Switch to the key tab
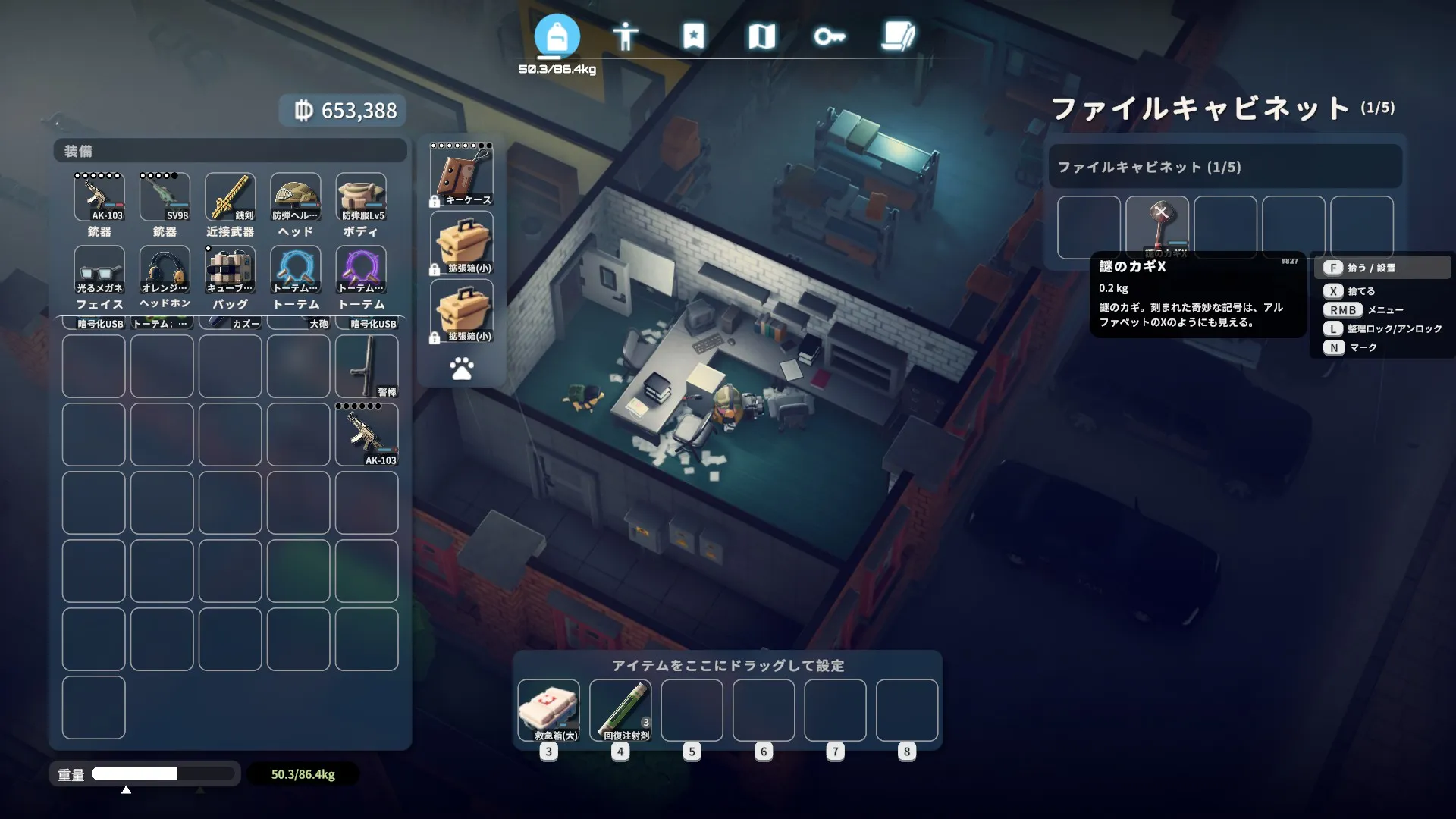1456x819 pixels. (830, 36)
